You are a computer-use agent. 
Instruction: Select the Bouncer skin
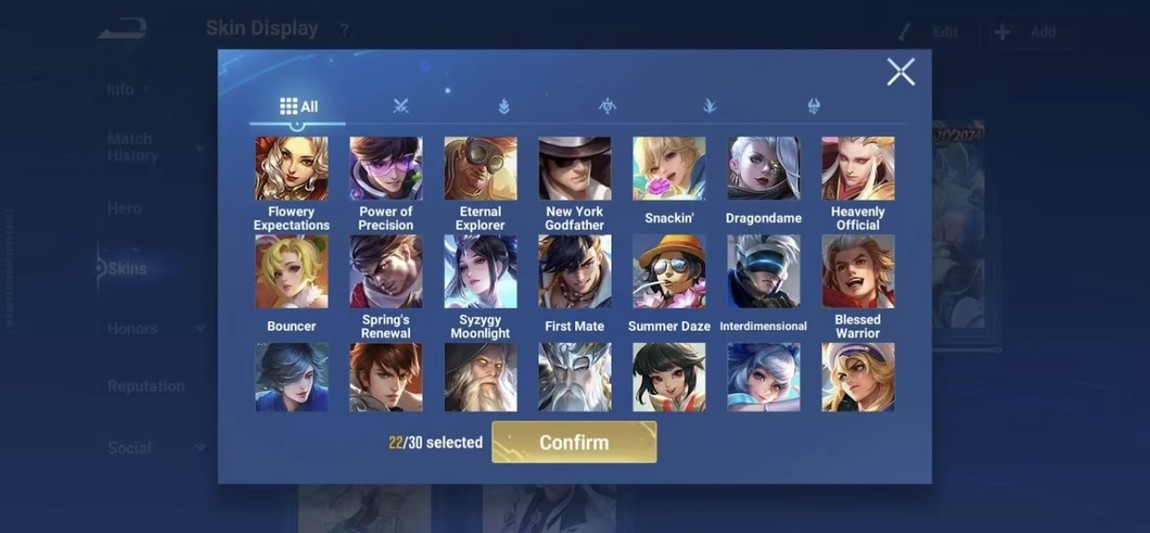[x=291, y=271]
